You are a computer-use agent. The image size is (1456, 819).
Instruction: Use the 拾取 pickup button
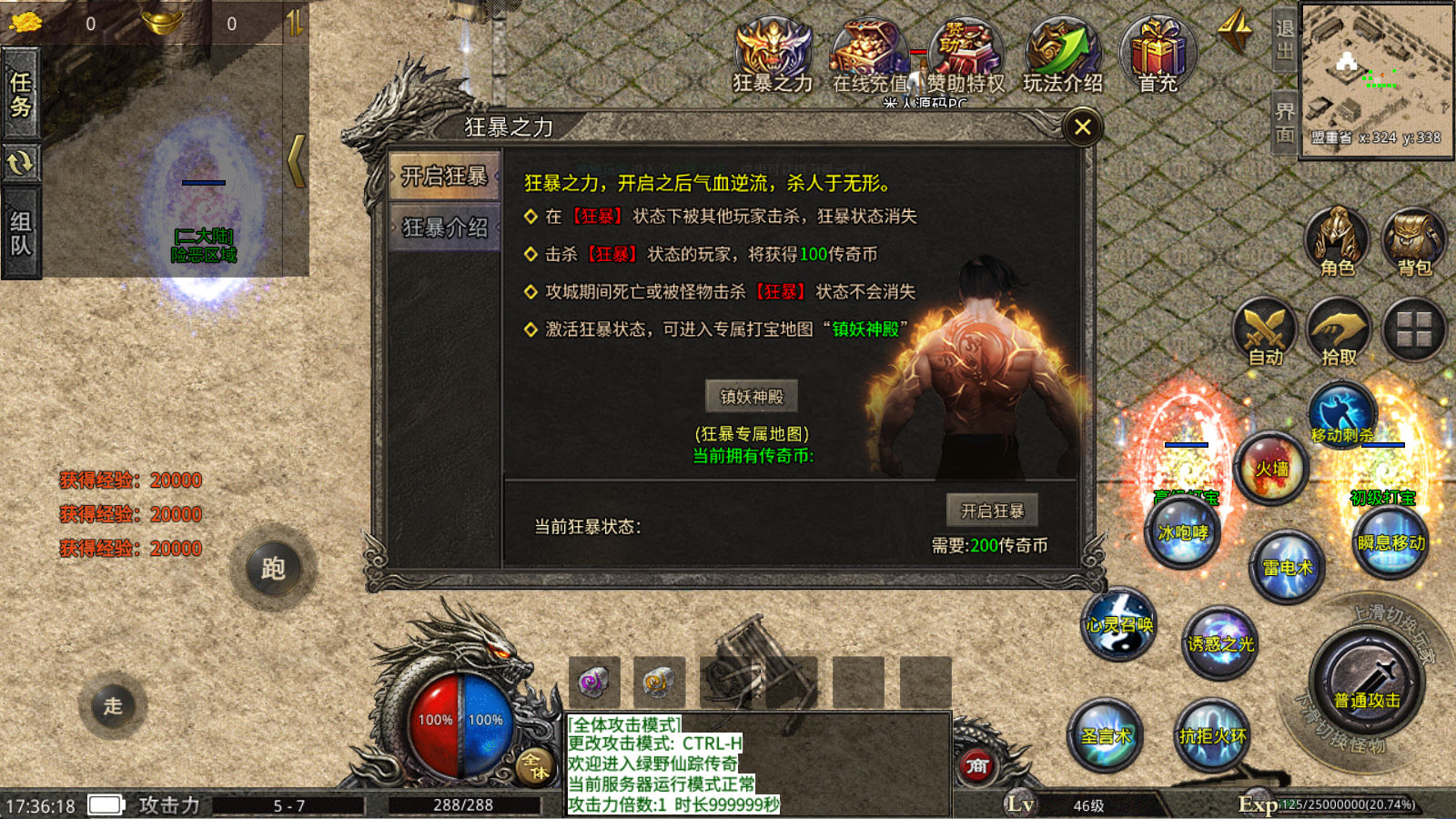[x=1339, y=331]
